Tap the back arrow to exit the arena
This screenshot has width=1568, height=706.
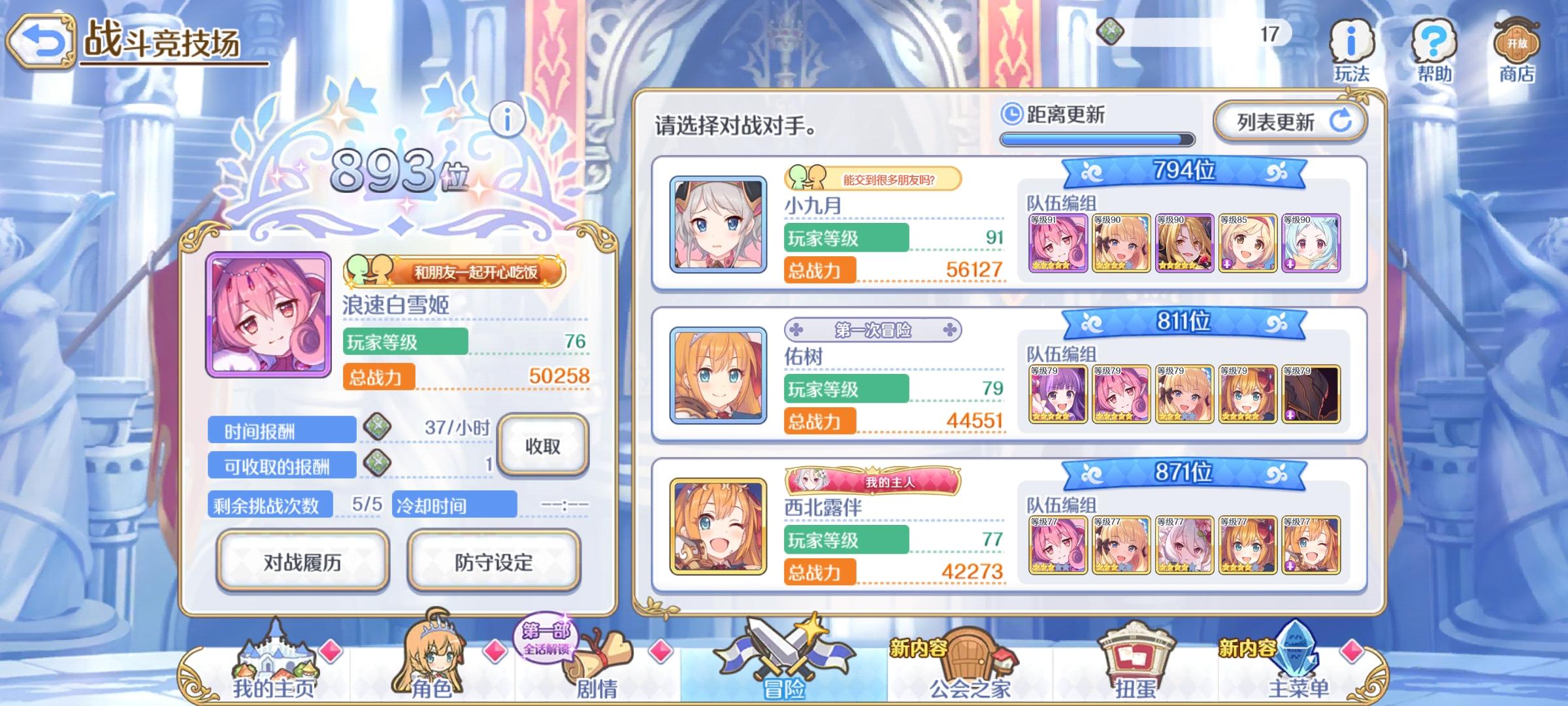[43, 41]
